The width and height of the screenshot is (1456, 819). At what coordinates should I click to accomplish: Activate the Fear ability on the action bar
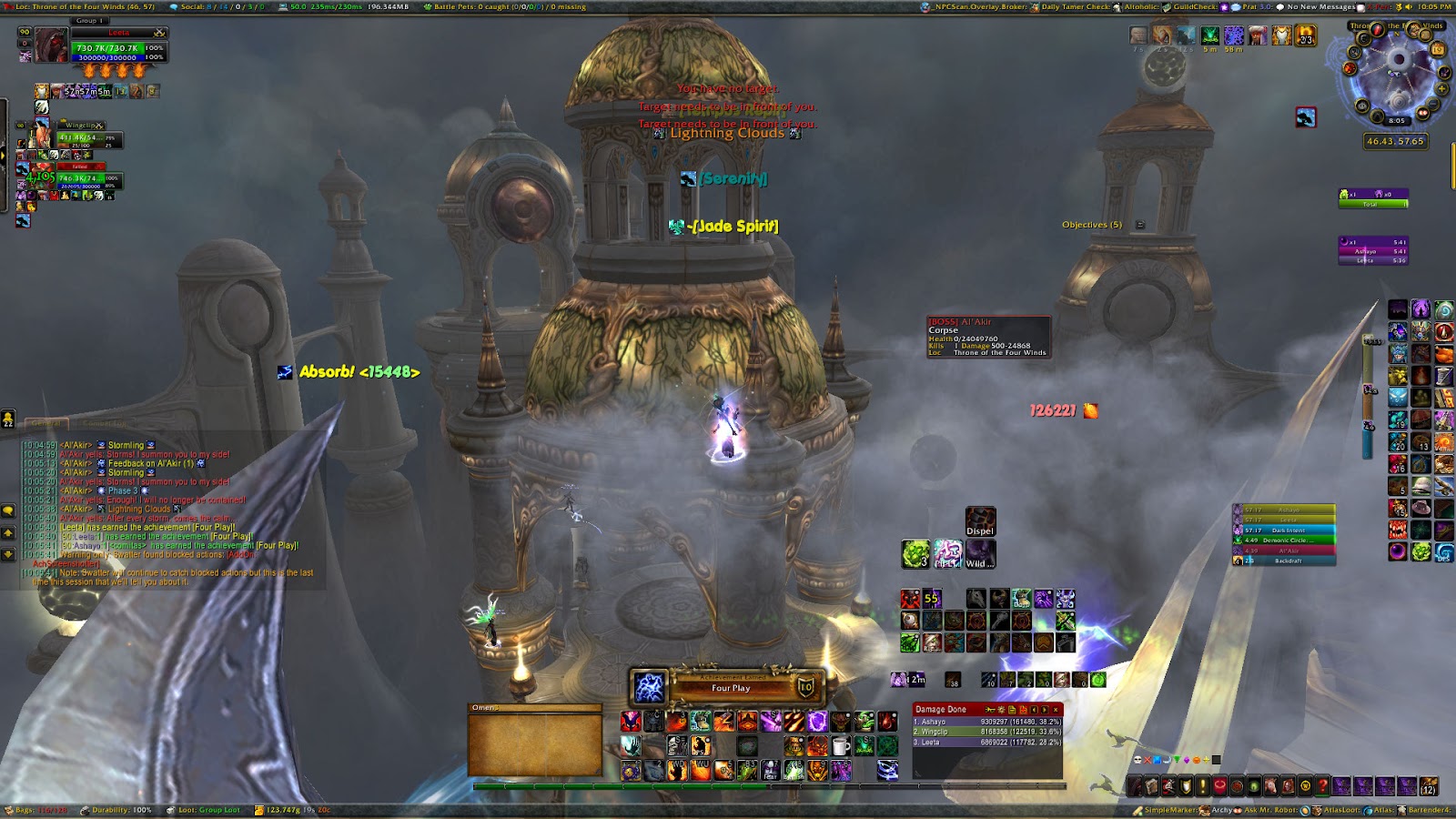pos(771,772)
